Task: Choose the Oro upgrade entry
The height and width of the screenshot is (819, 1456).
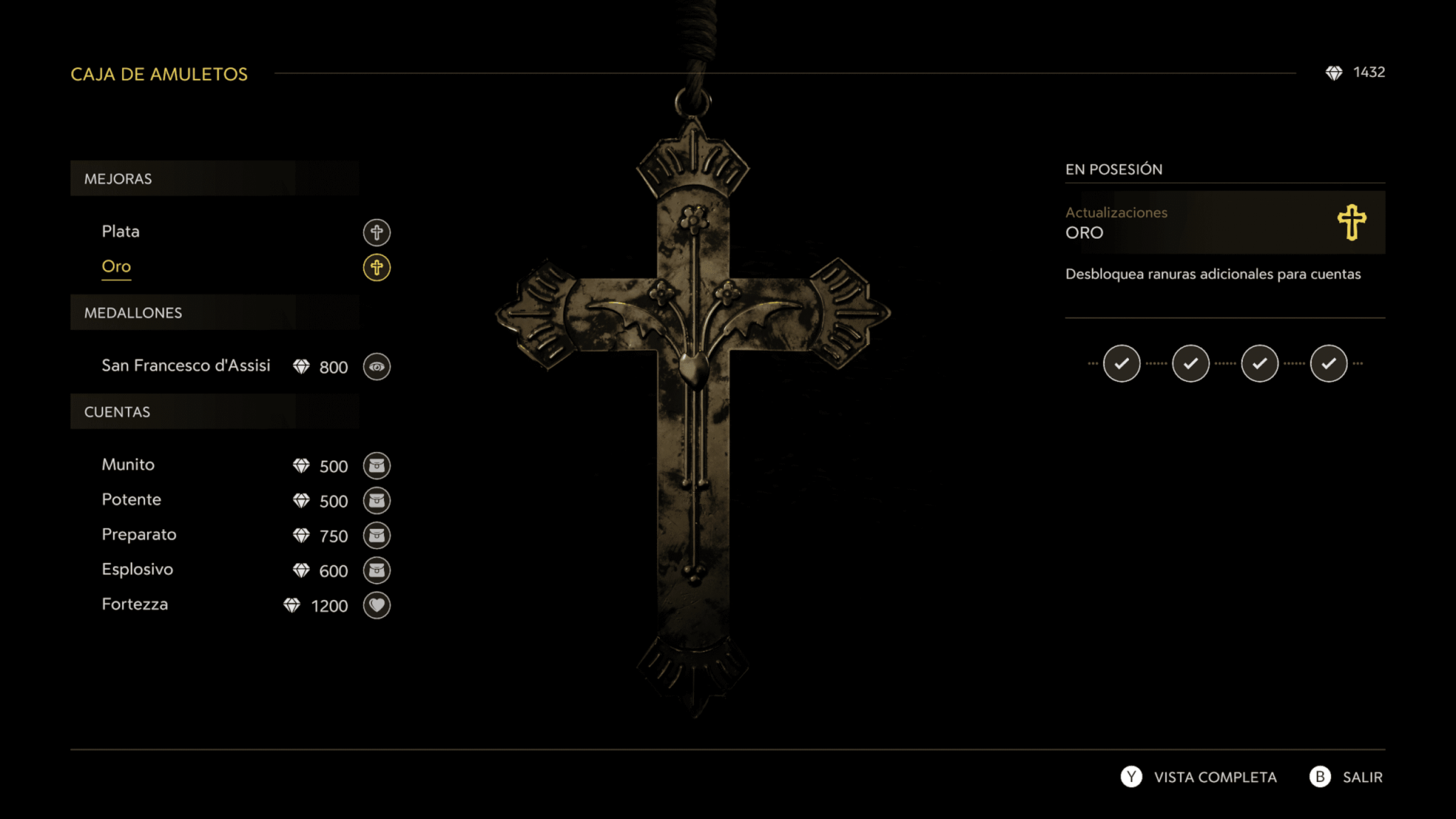Action: click(117, 267)
